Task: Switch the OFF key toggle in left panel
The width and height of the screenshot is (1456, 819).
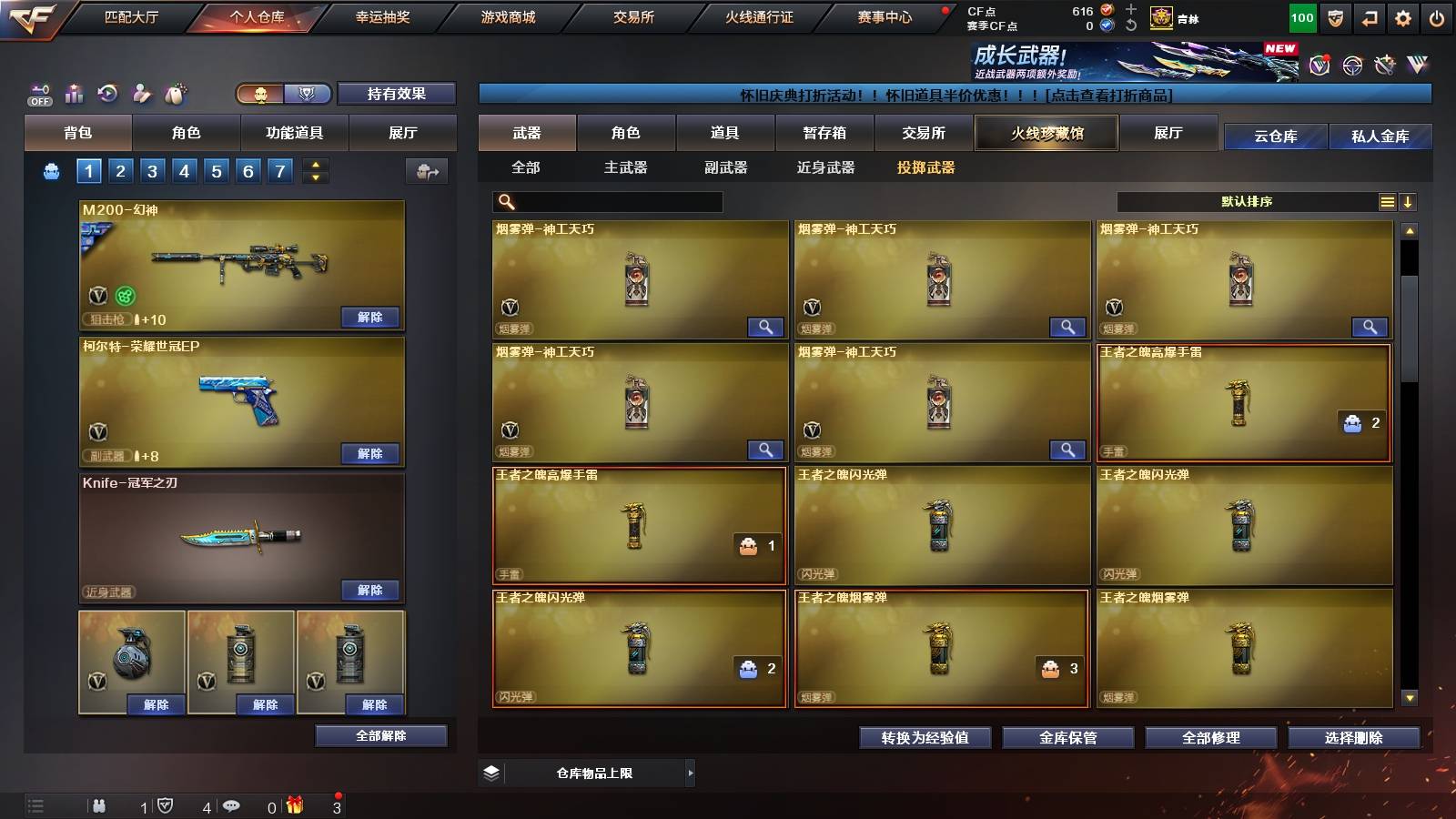Action: [38, 94]
